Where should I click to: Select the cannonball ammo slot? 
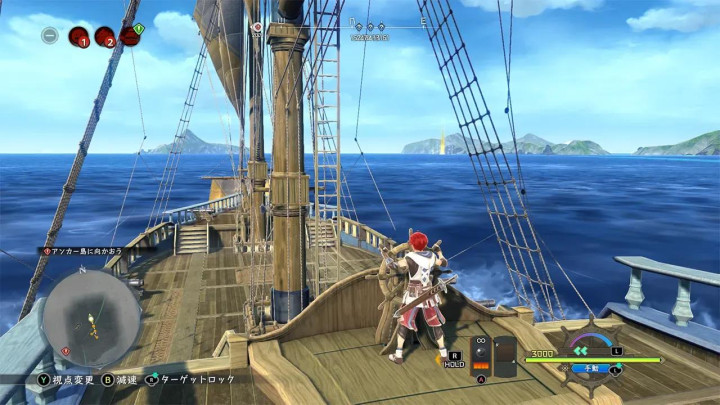[x=481, y=355]
